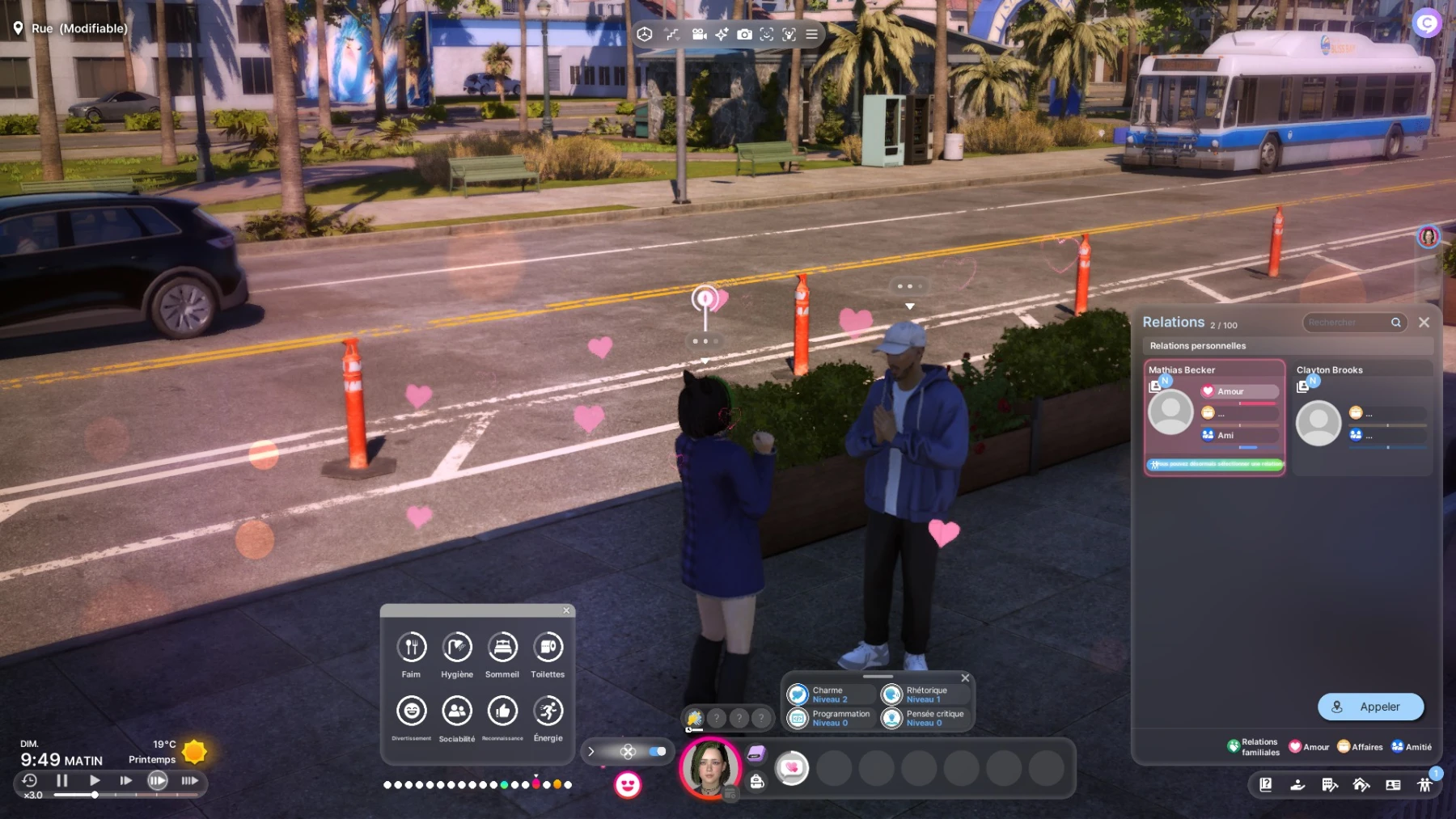This screenshot has height=819, width=1456.
Task: Open the Énergie need icon
Action: (548, 711)
